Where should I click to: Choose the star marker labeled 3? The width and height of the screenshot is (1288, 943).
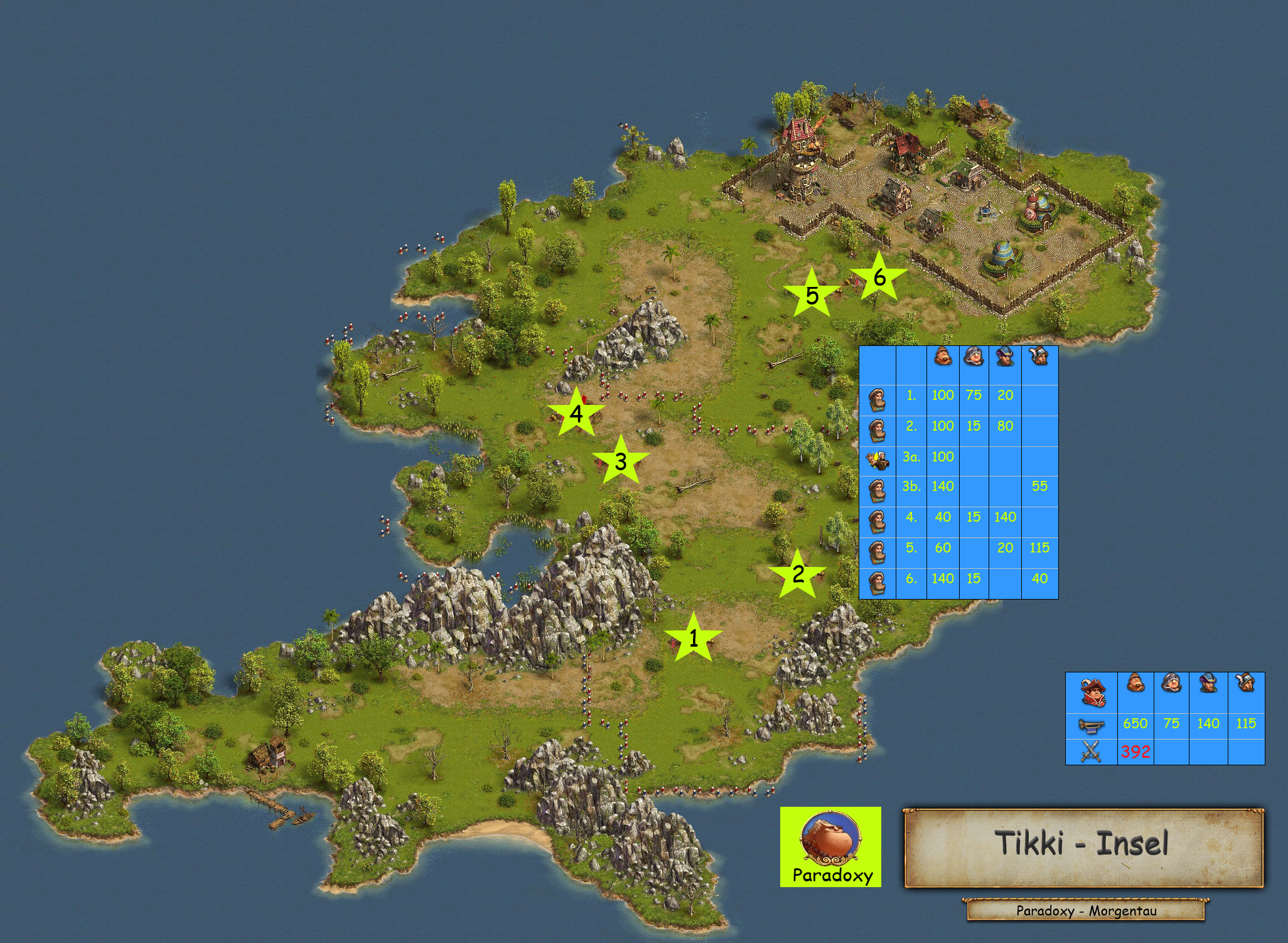(621, 461)
